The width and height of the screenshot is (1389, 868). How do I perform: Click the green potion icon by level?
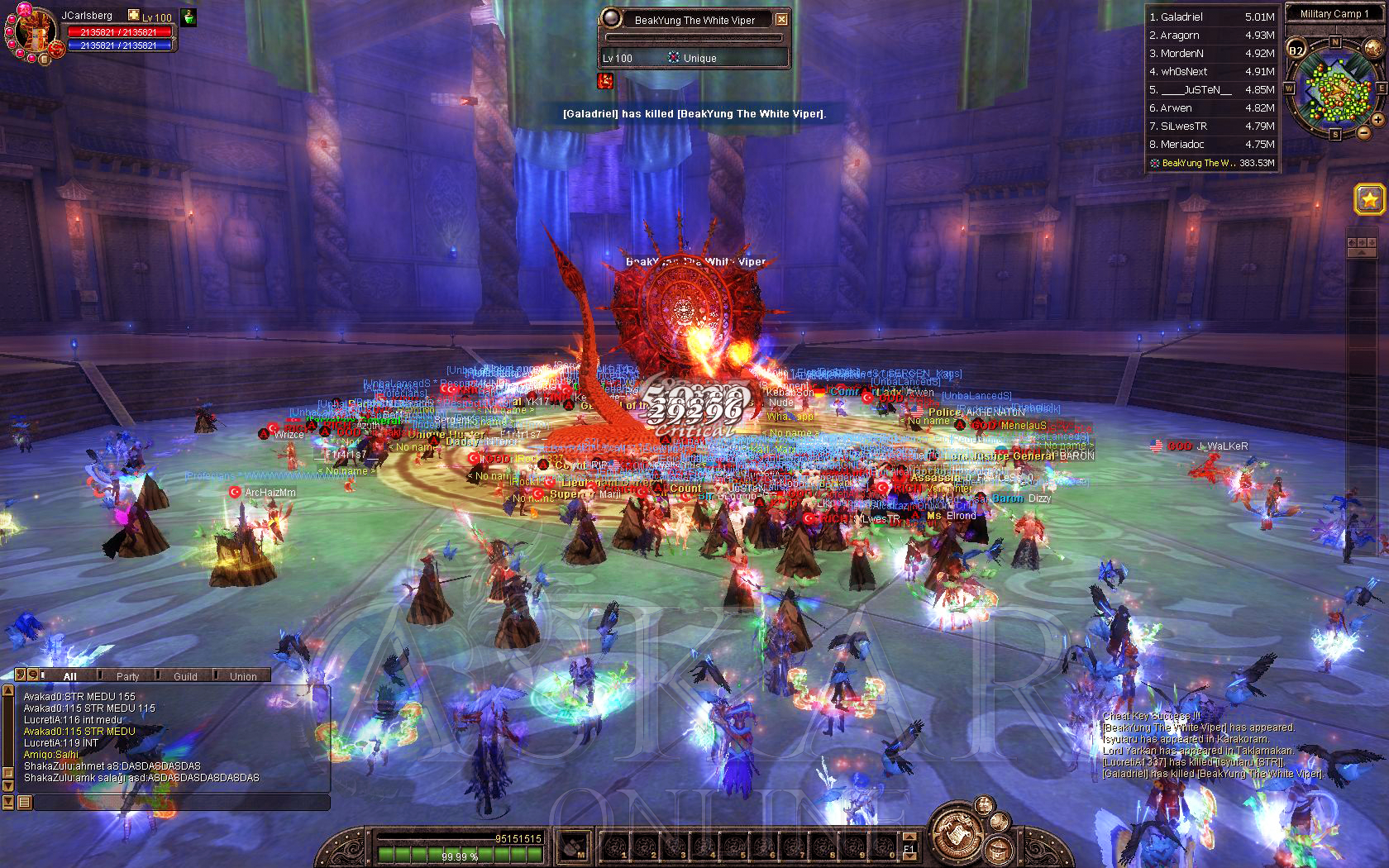pos(189,17)
